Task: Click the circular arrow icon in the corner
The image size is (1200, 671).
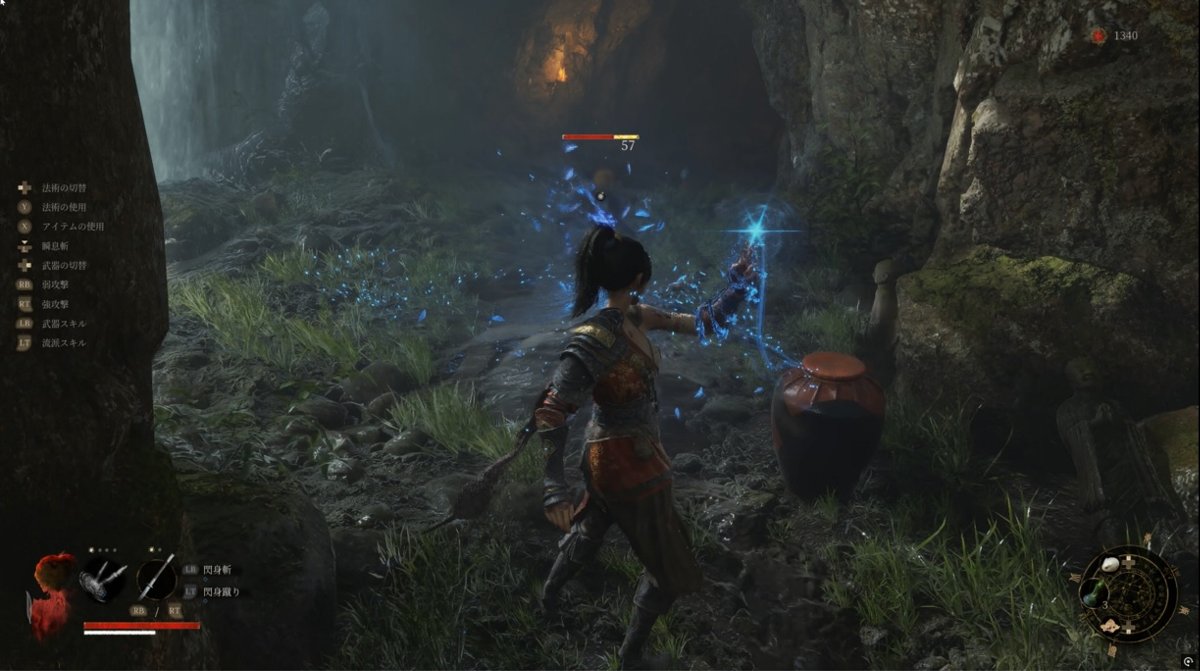Action: coord(1100,36)
